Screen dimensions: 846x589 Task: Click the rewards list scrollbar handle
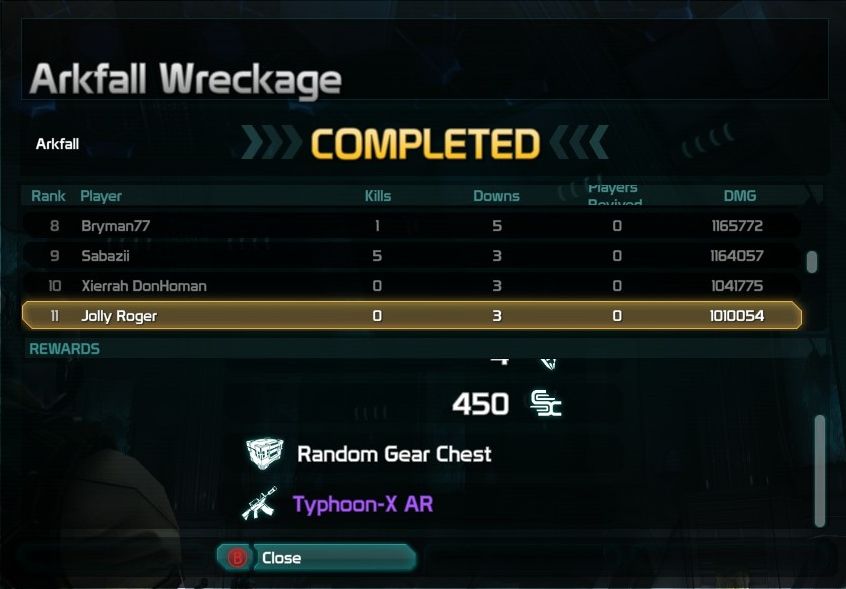pyautogui.click(x=820, y=470)
